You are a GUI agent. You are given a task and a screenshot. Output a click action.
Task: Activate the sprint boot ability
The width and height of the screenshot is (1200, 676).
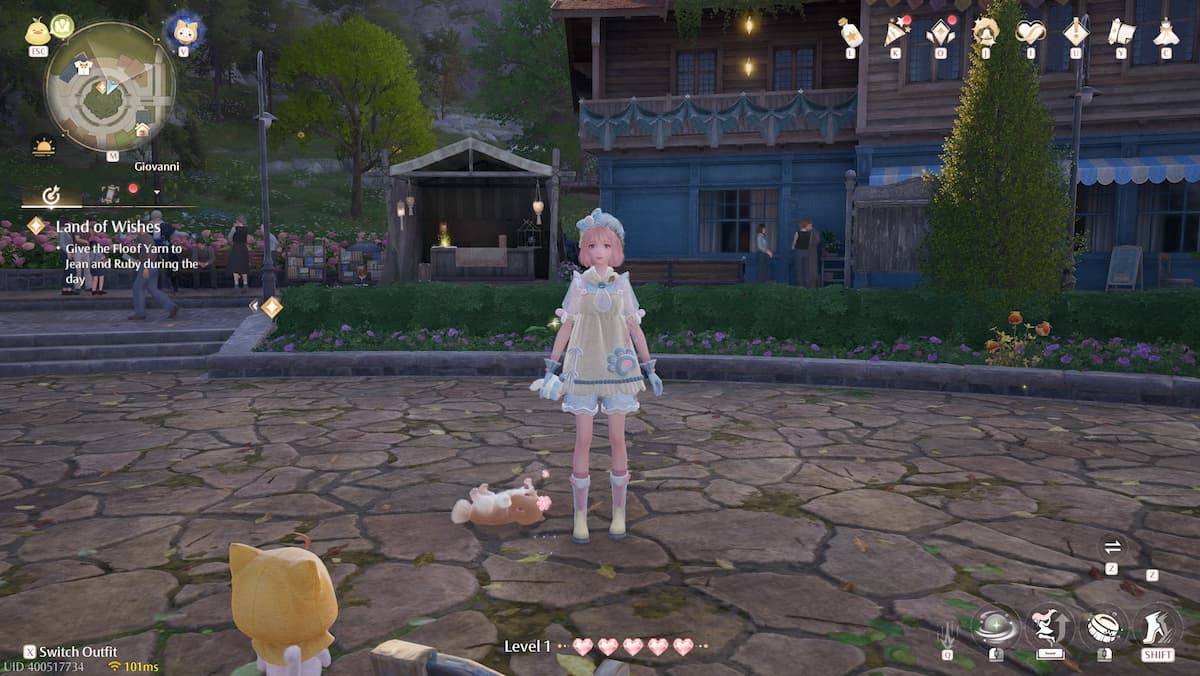click(1157, 627)
